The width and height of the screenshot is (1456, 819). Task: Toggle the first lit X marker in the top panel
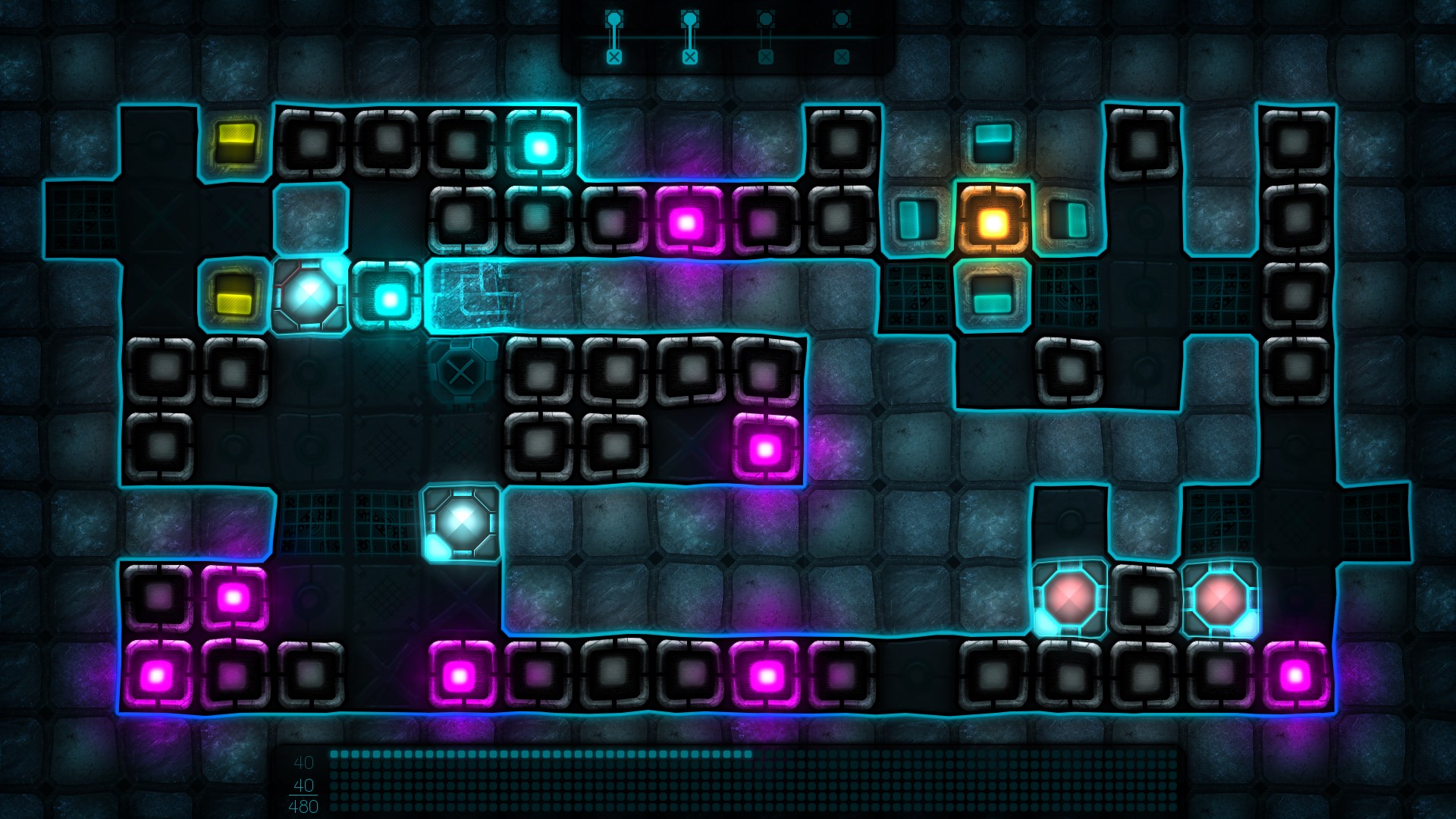pyautogui.click(x=614, y=55)
